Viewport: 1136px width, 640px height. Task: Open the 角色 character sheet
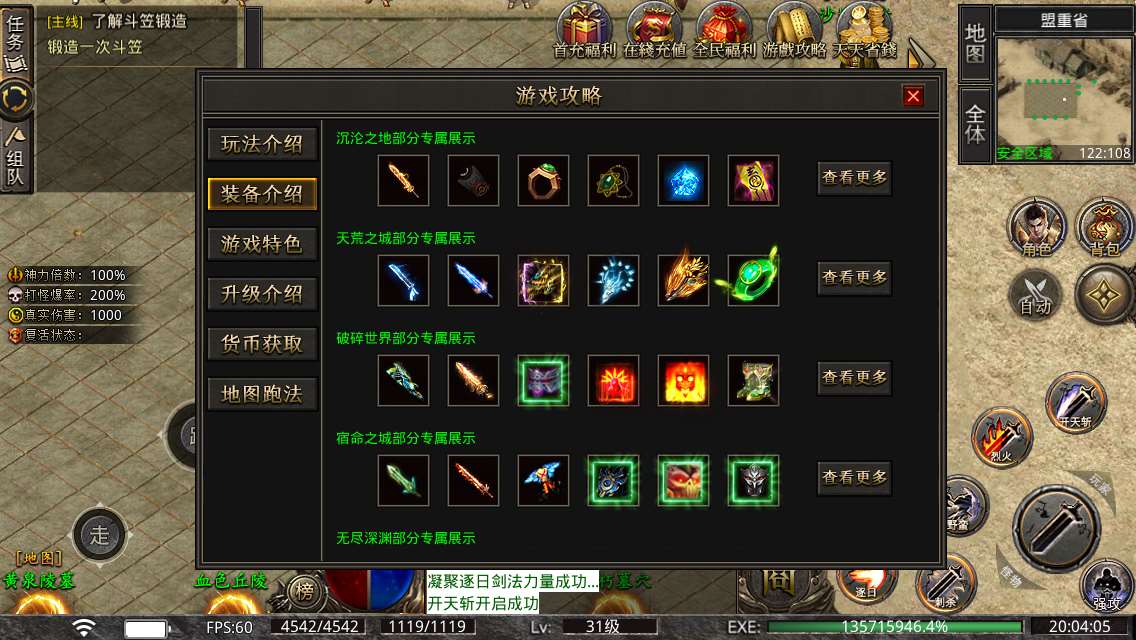[1036, 225]
